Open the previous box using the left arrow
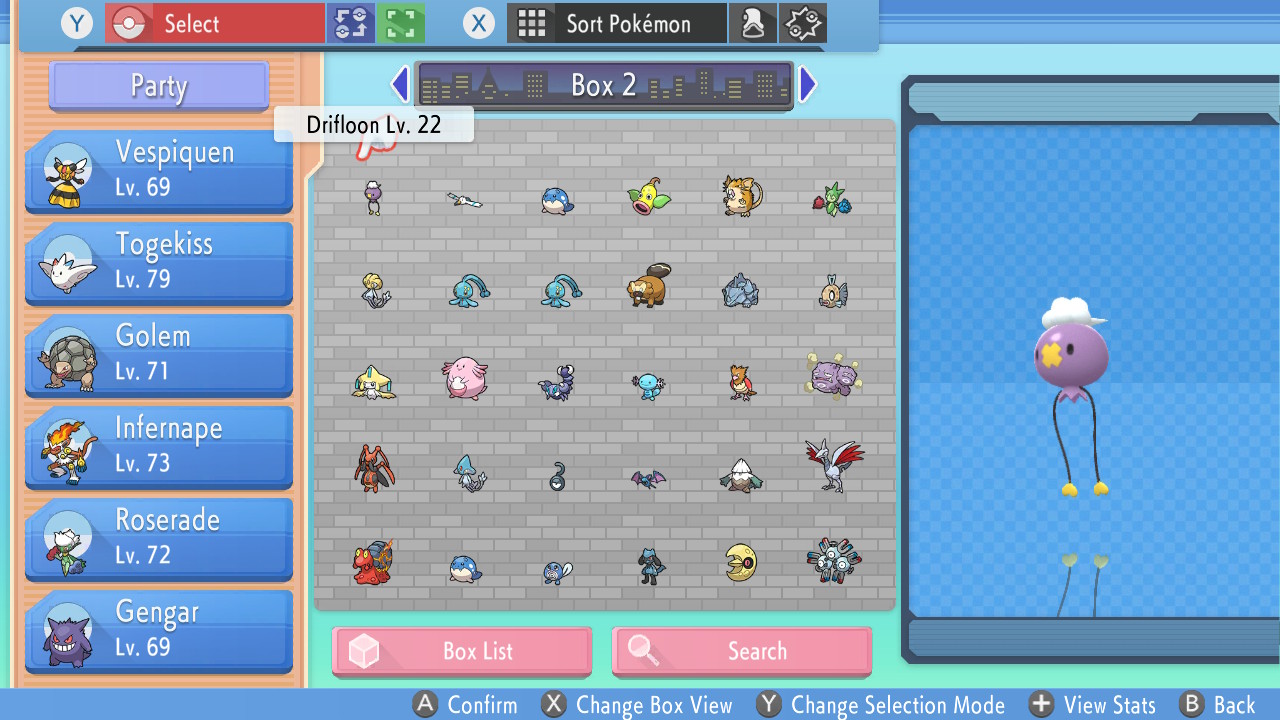Screen dimensions: 1280x720 [x=400, y=84]
